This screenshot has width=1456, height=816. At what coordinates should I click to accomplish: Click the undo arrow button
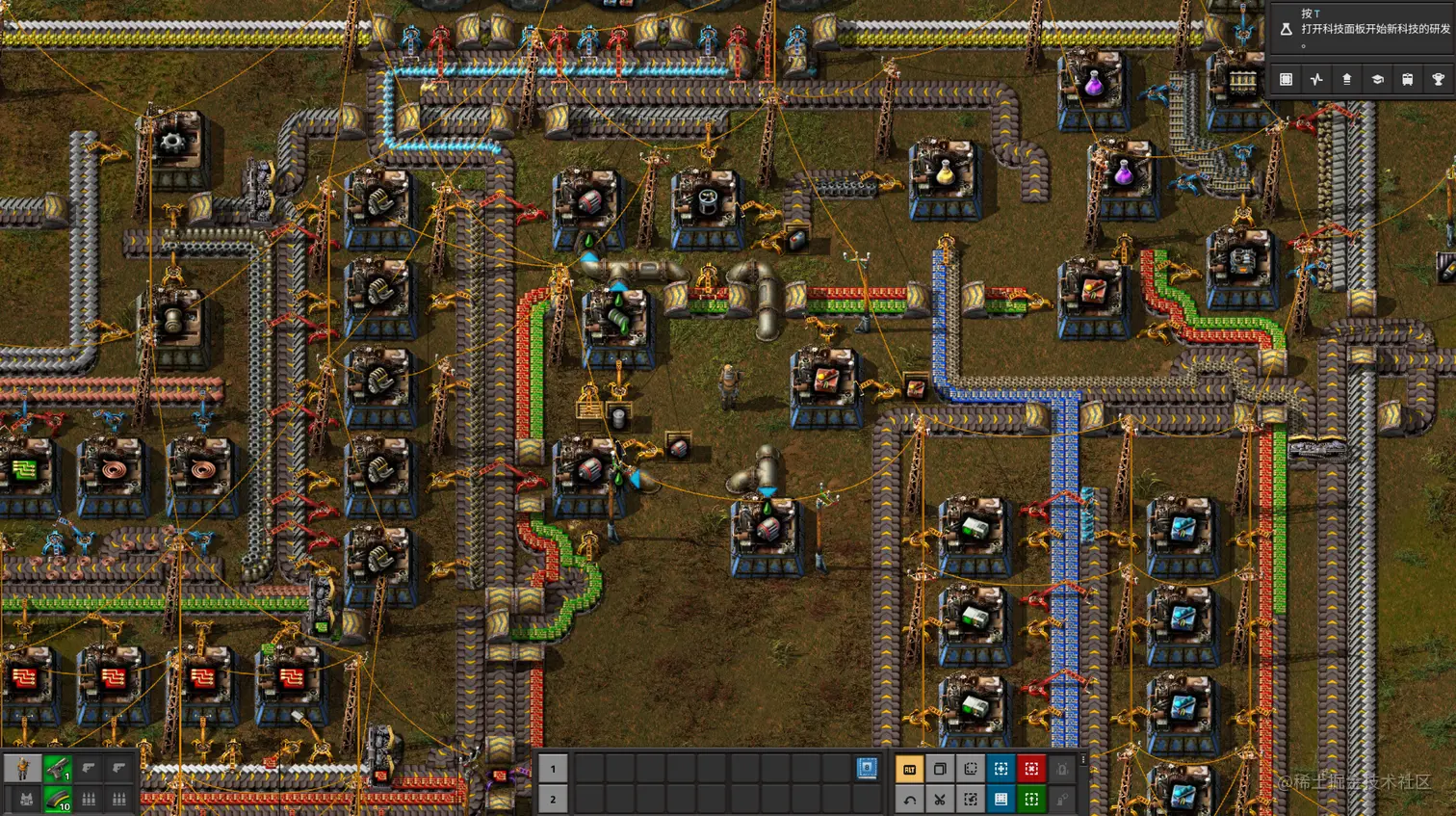[909, 799]
